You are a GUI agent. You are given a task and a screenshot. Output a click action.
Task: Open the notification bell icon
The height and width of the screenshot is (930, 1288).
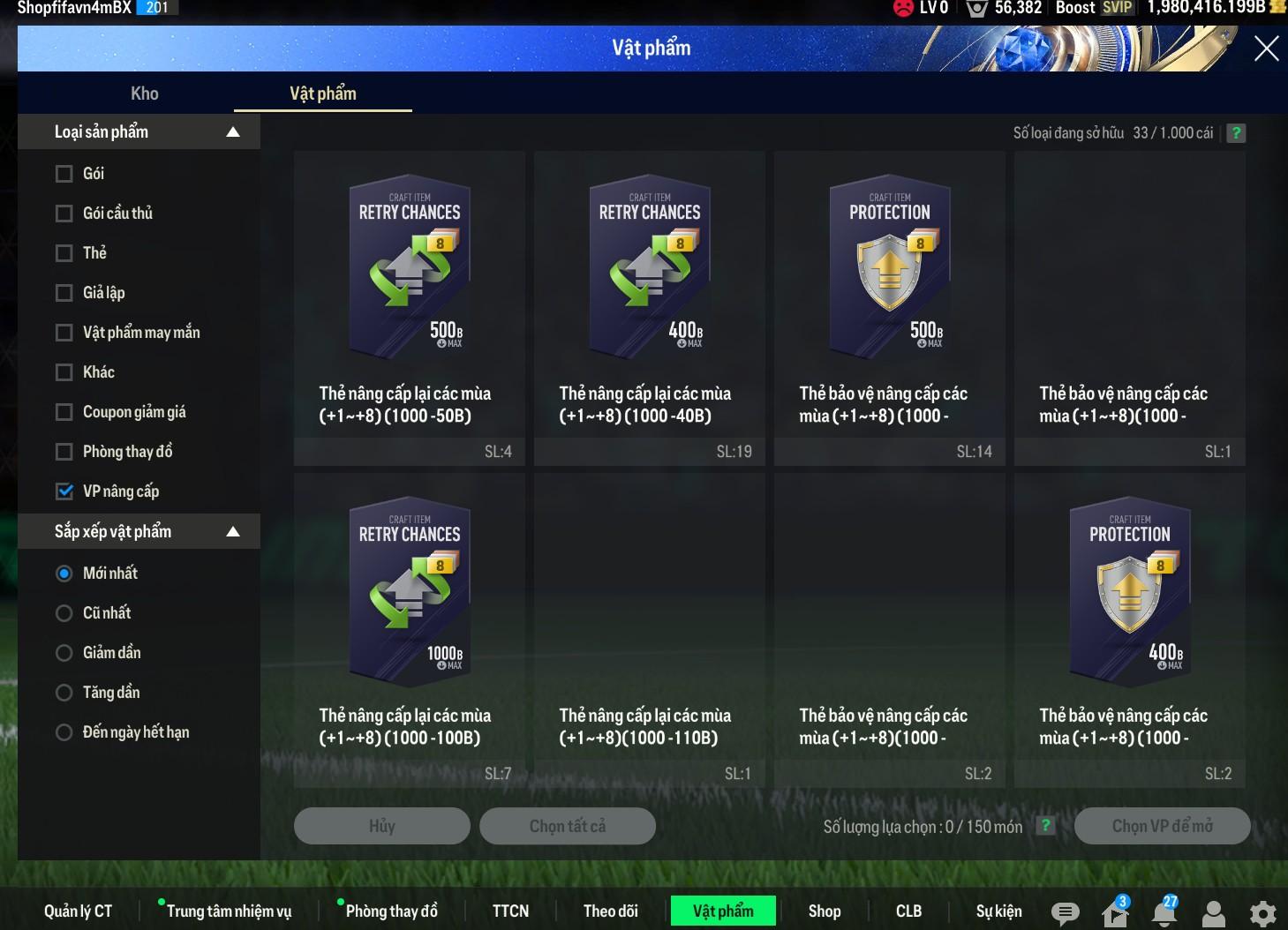(1164, 912)
